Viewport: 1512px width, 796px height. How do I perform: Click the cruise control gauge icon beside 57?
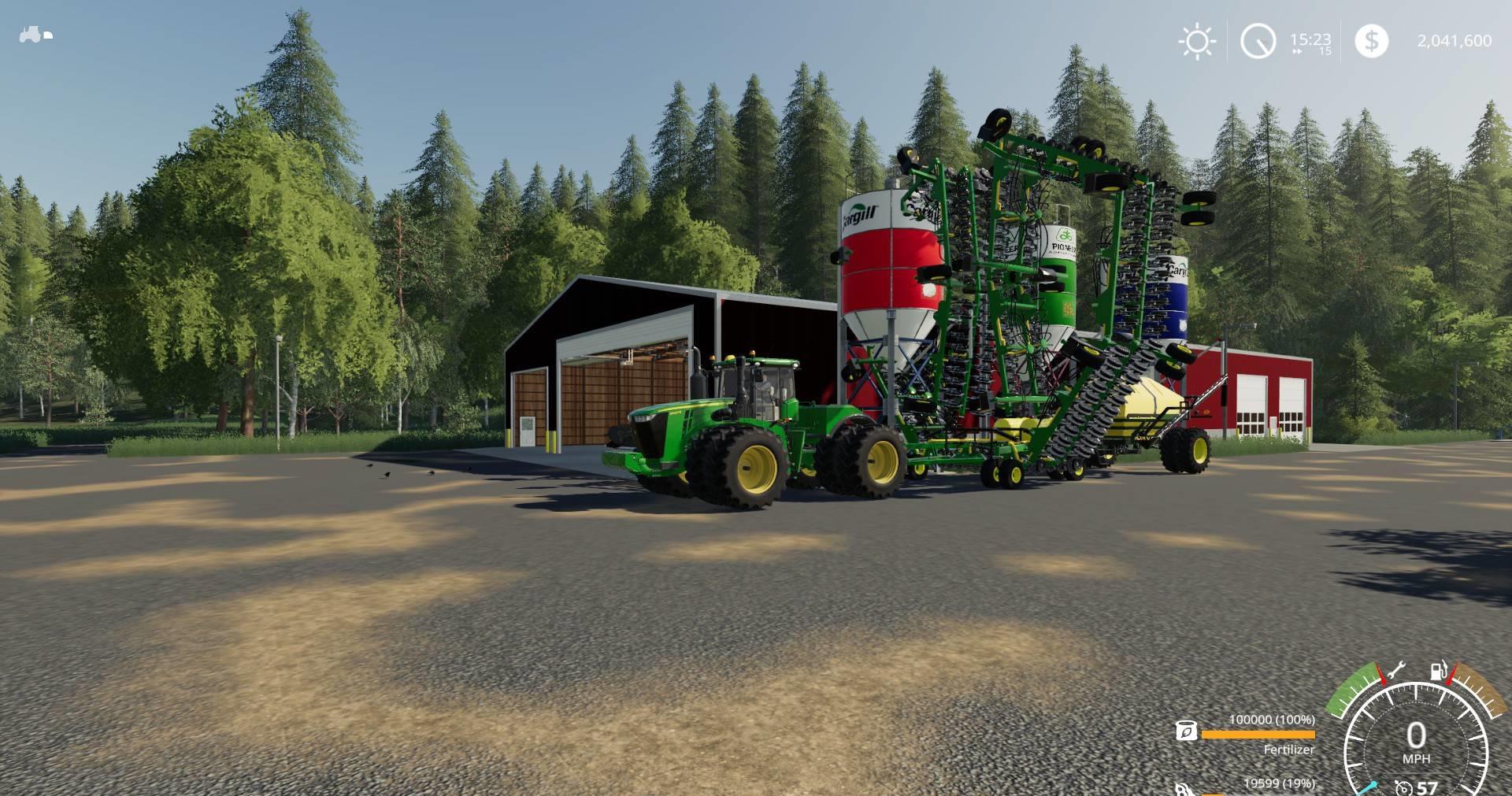(1403, 787)
